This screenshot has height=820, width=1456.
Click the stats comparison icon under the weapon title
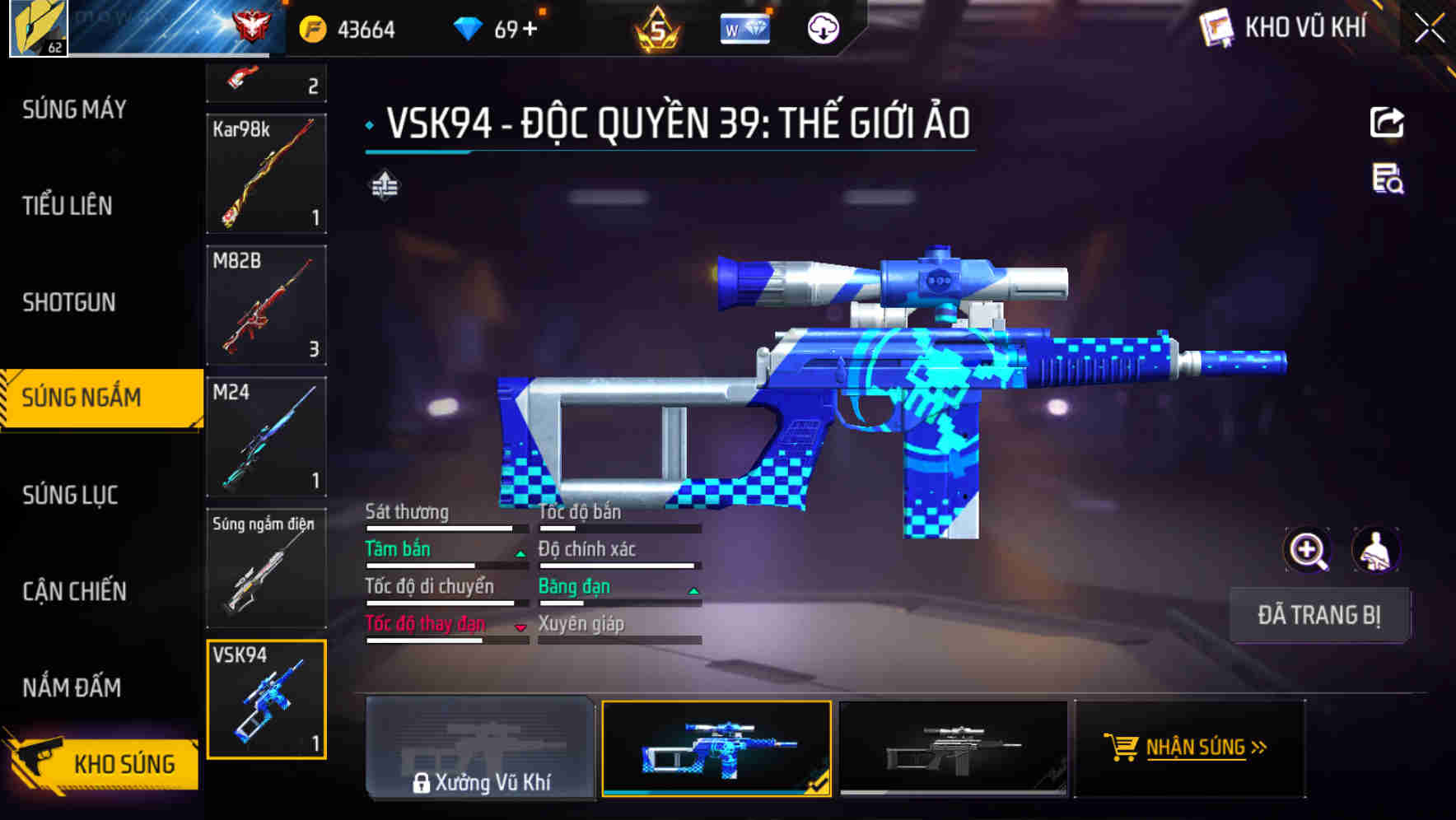[384, 186]
